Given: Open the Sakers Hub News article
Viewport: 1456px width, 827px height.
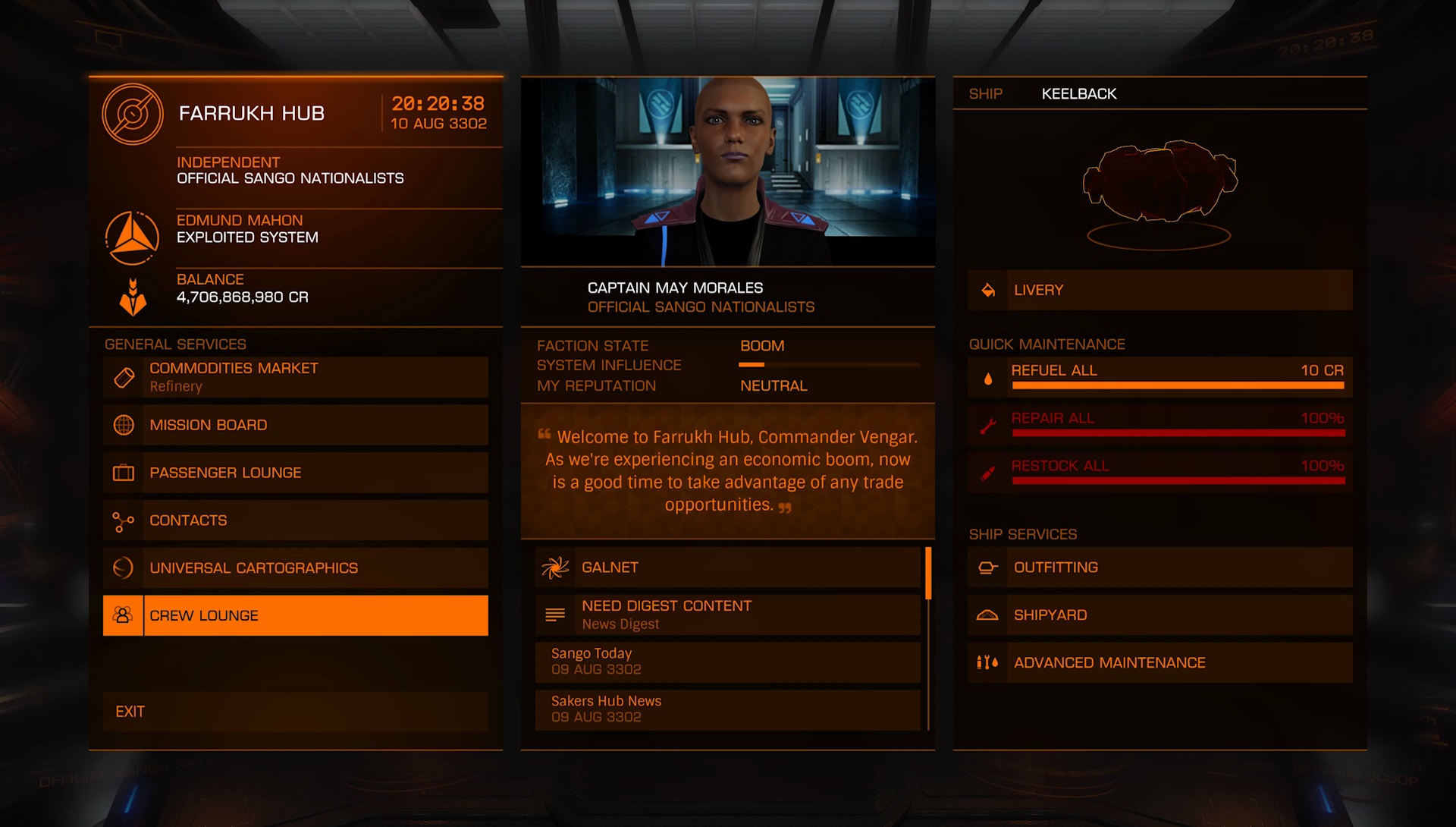Looking at the screenshot, I should [x=728, y=709].
